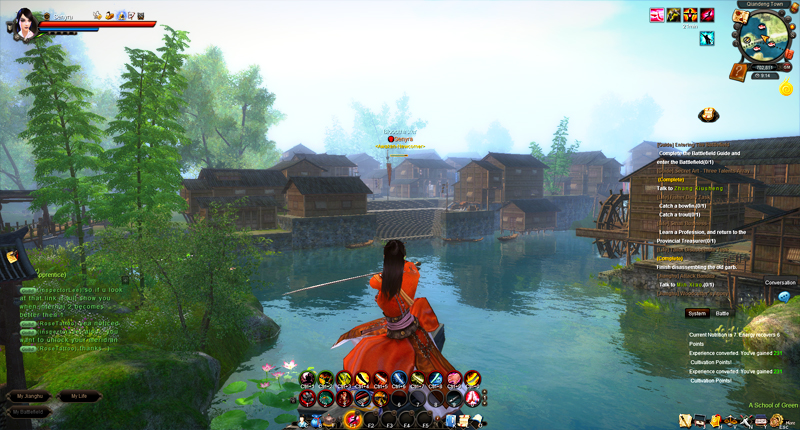Image resolution: width=800 pixels, height=430 pixels.
Task: Open the world map scroll beside minimap
Action: point(741,16)
